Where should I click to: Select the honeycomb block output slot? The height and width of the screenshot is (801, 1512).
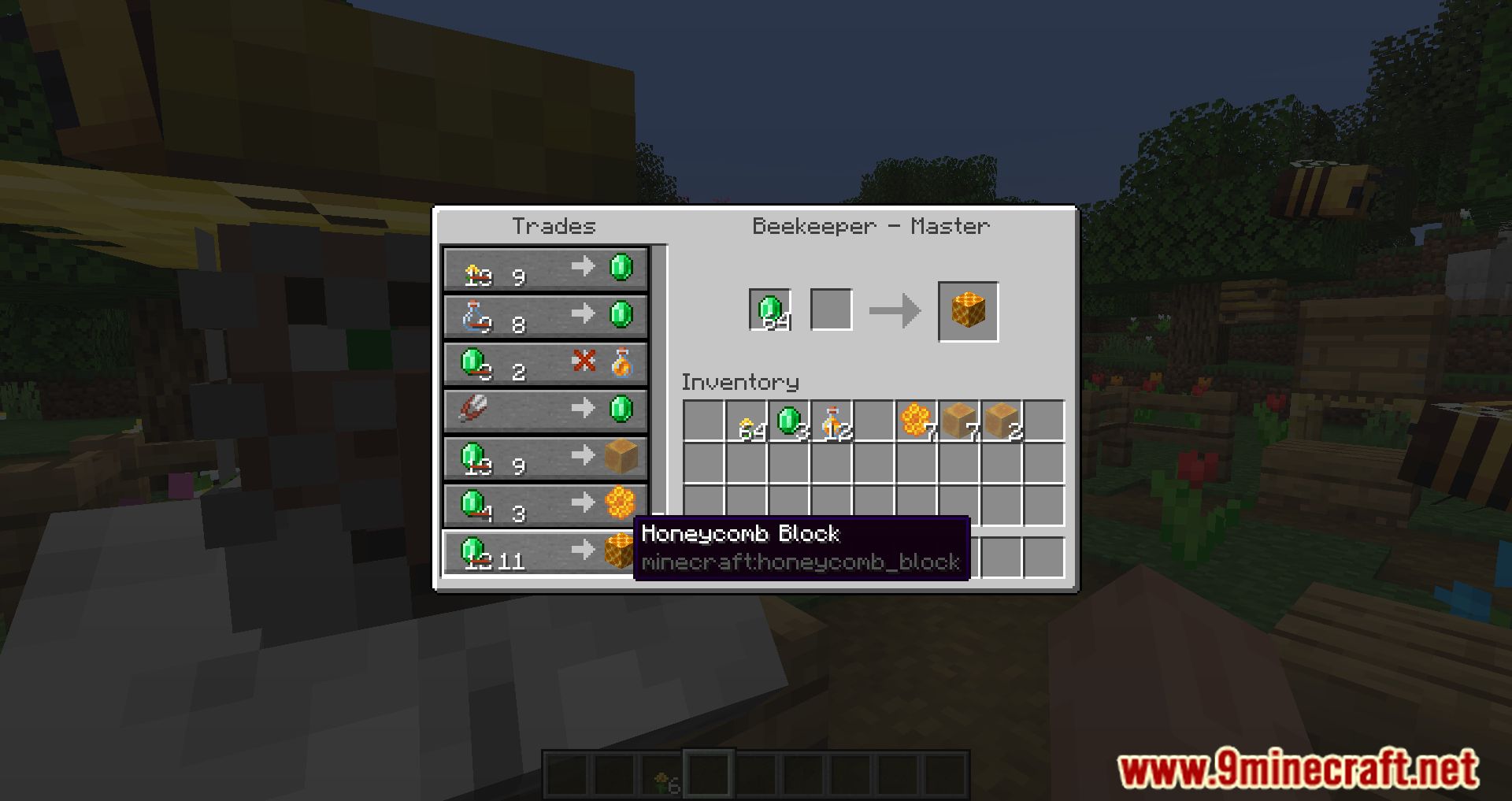tap(967, 310)
